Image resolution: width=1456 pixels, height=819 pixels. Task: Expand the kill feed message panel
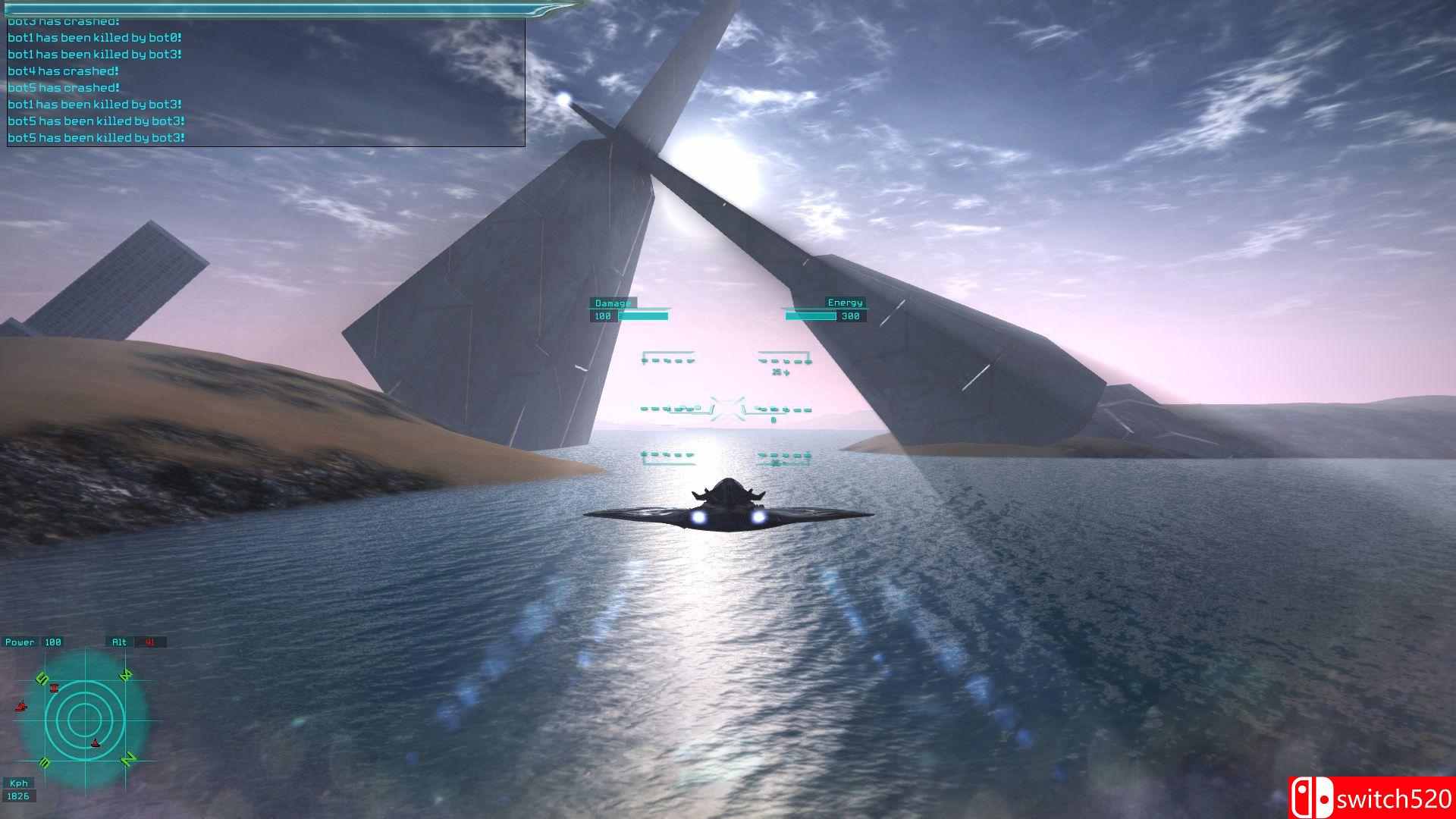[264, 80]
